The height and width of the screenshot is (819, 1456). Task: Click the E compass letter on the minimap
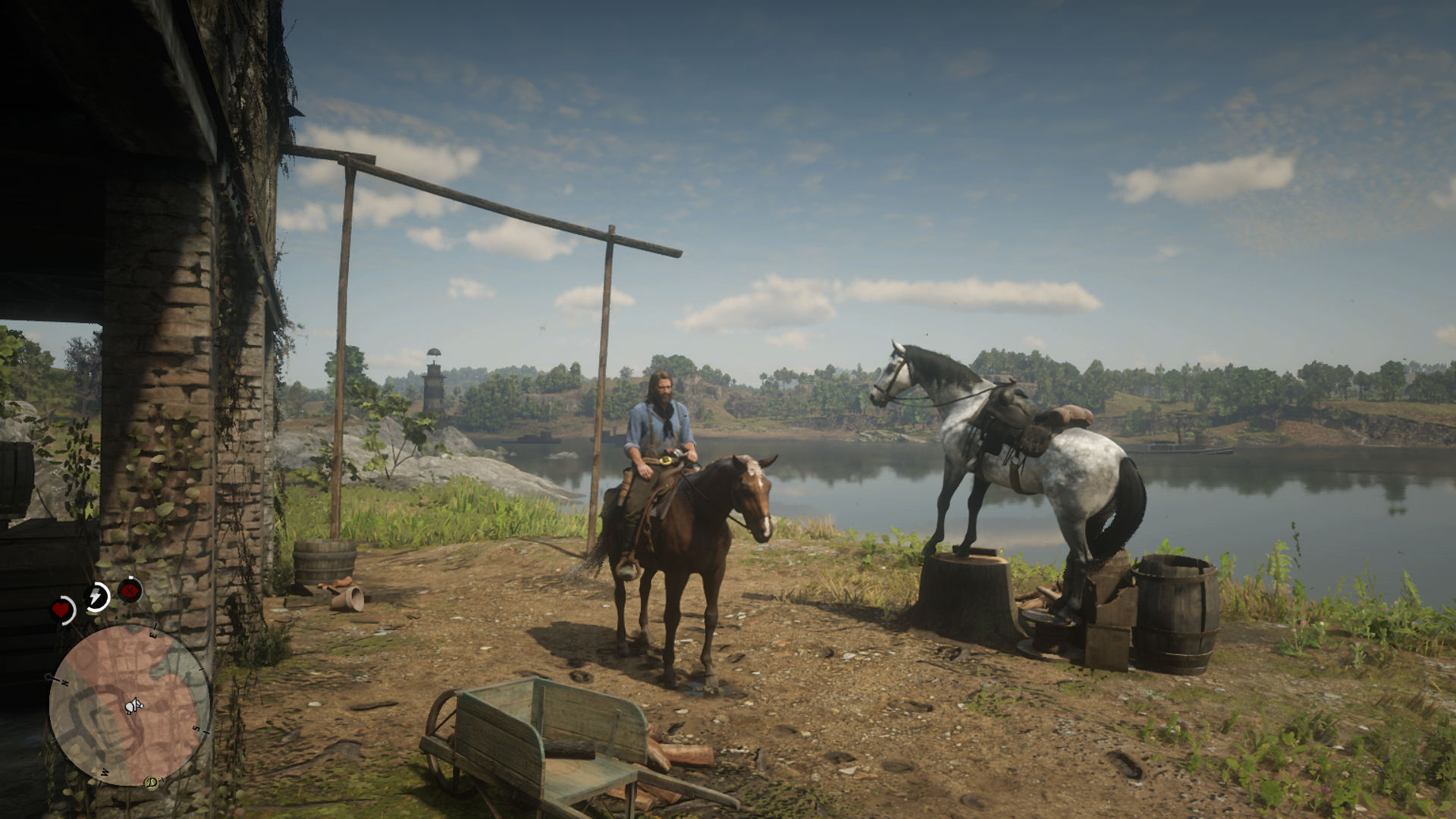point(153,635)
